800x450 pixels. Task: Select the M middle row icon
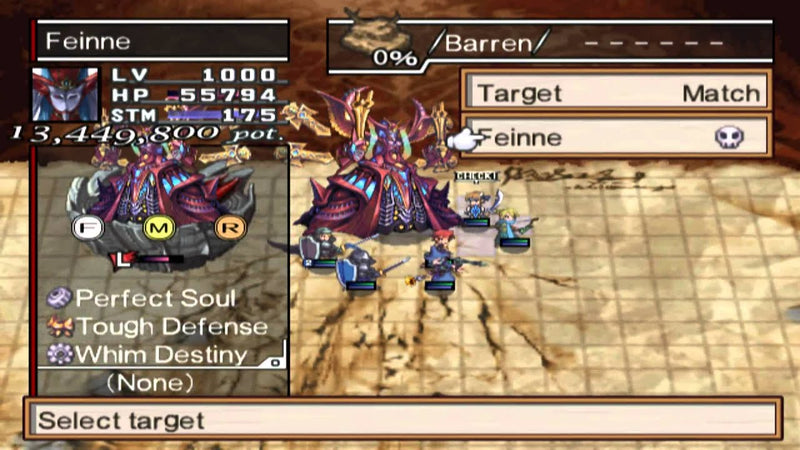[159, 228]
